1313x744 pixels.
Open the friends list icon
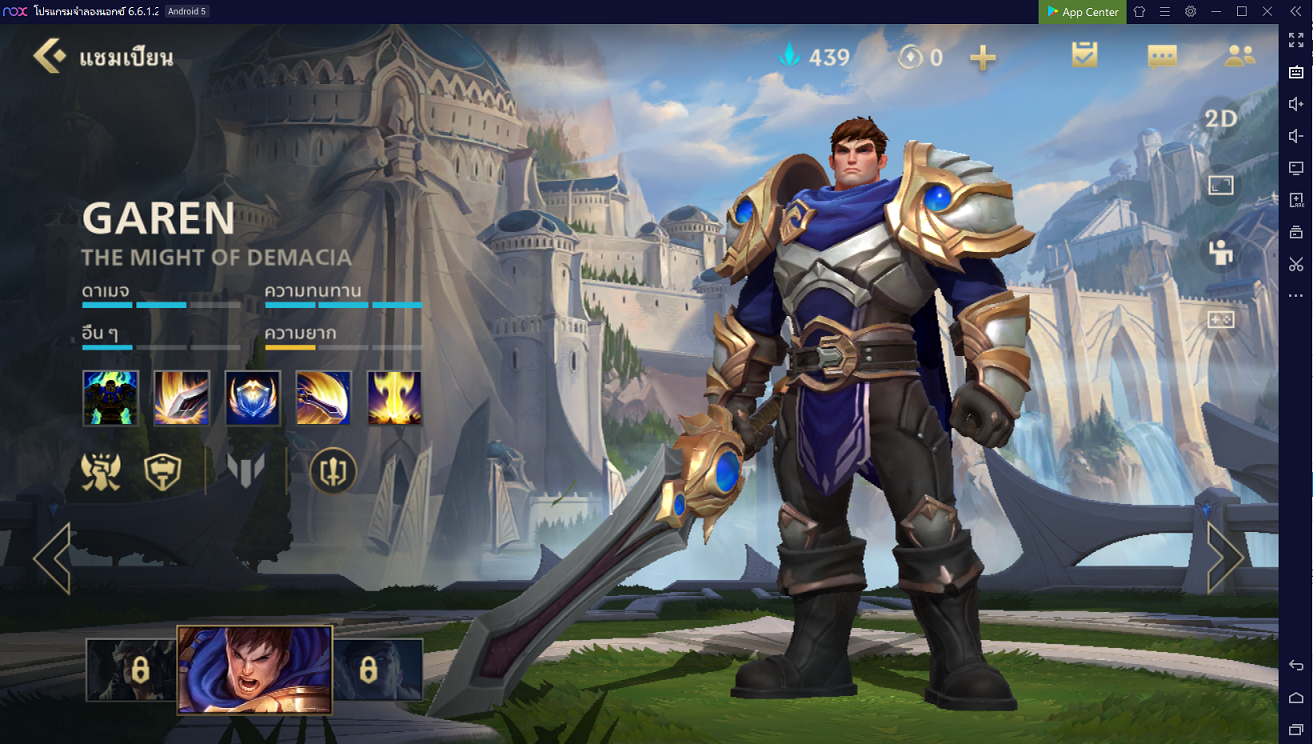click(x=1240, y=56)
